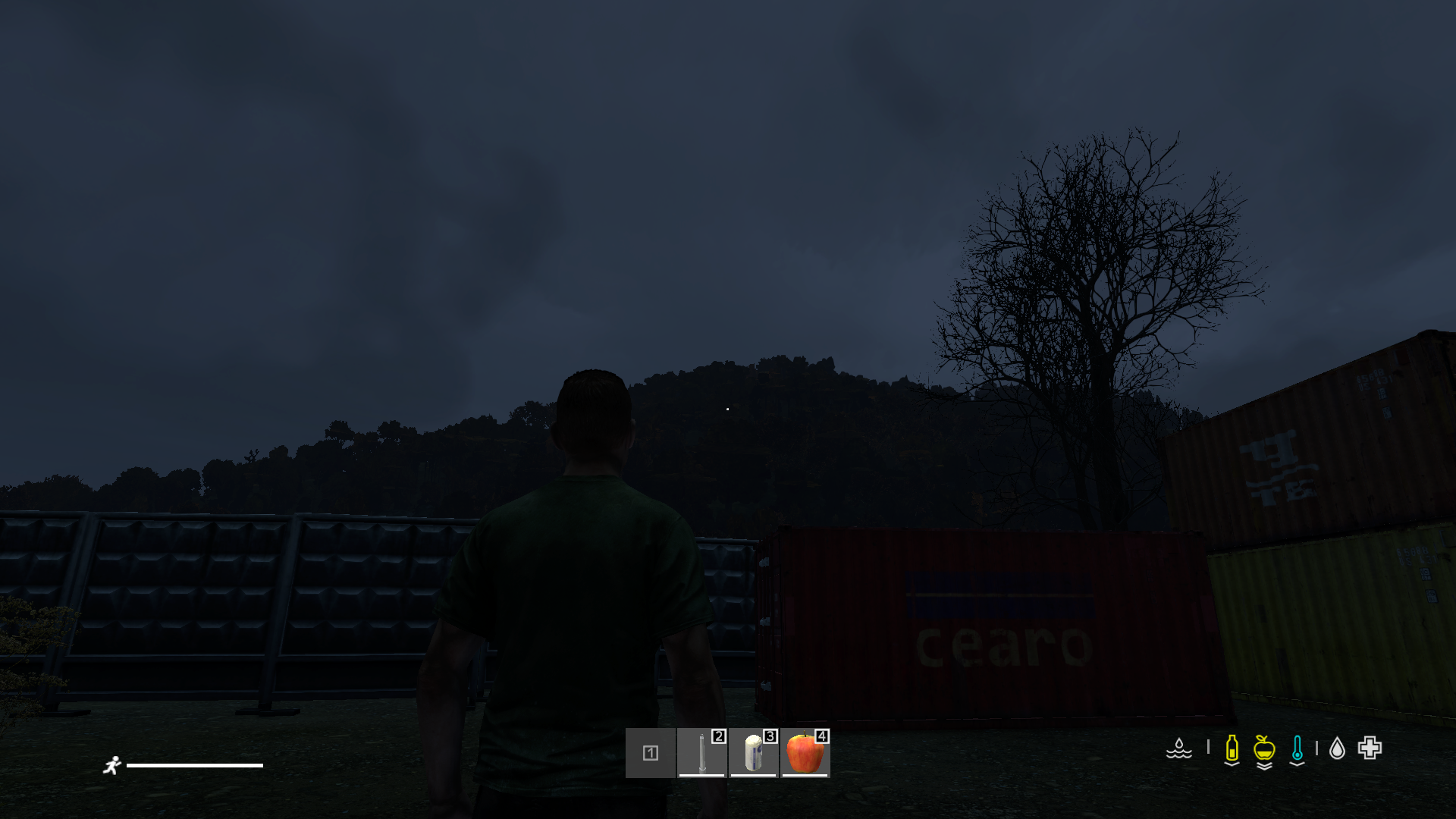Click the sprinting figure stamina icon
The height and width of the screenshot is (819, 1456).
[x=114, y=766]
